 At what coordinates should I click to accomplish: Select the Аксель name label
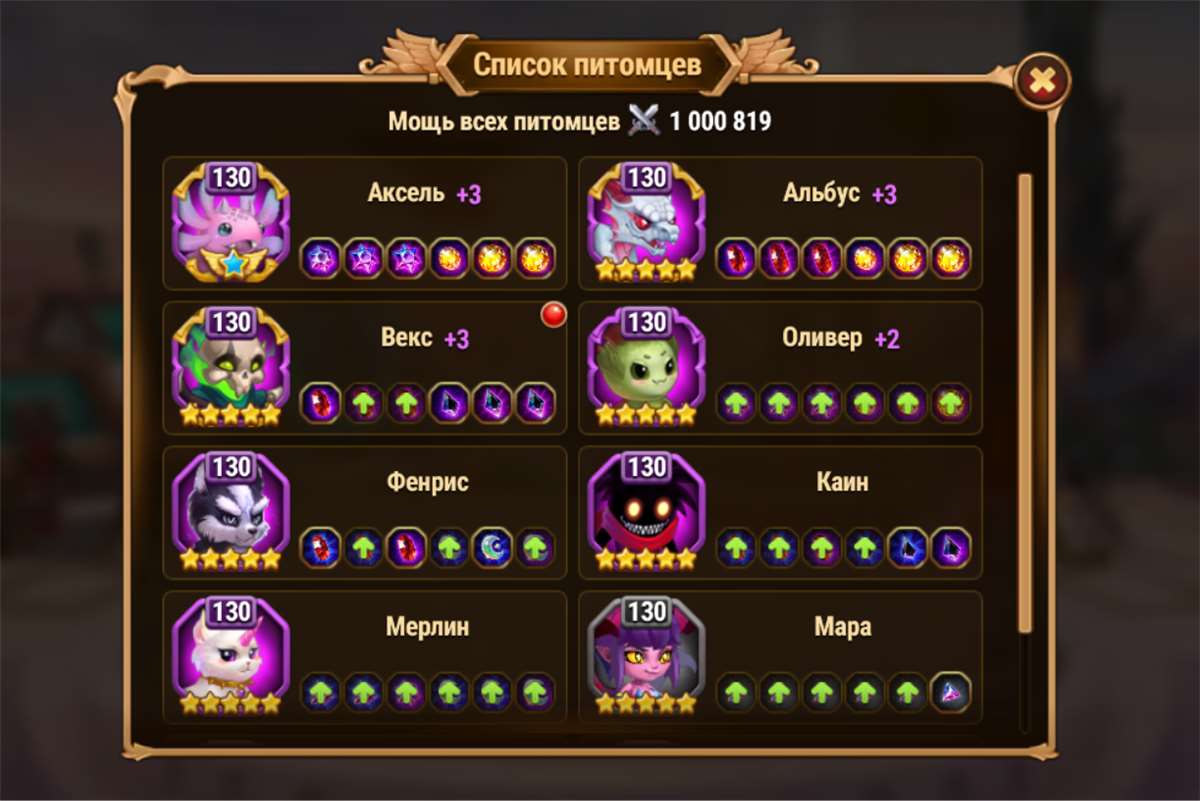(405, 193)
